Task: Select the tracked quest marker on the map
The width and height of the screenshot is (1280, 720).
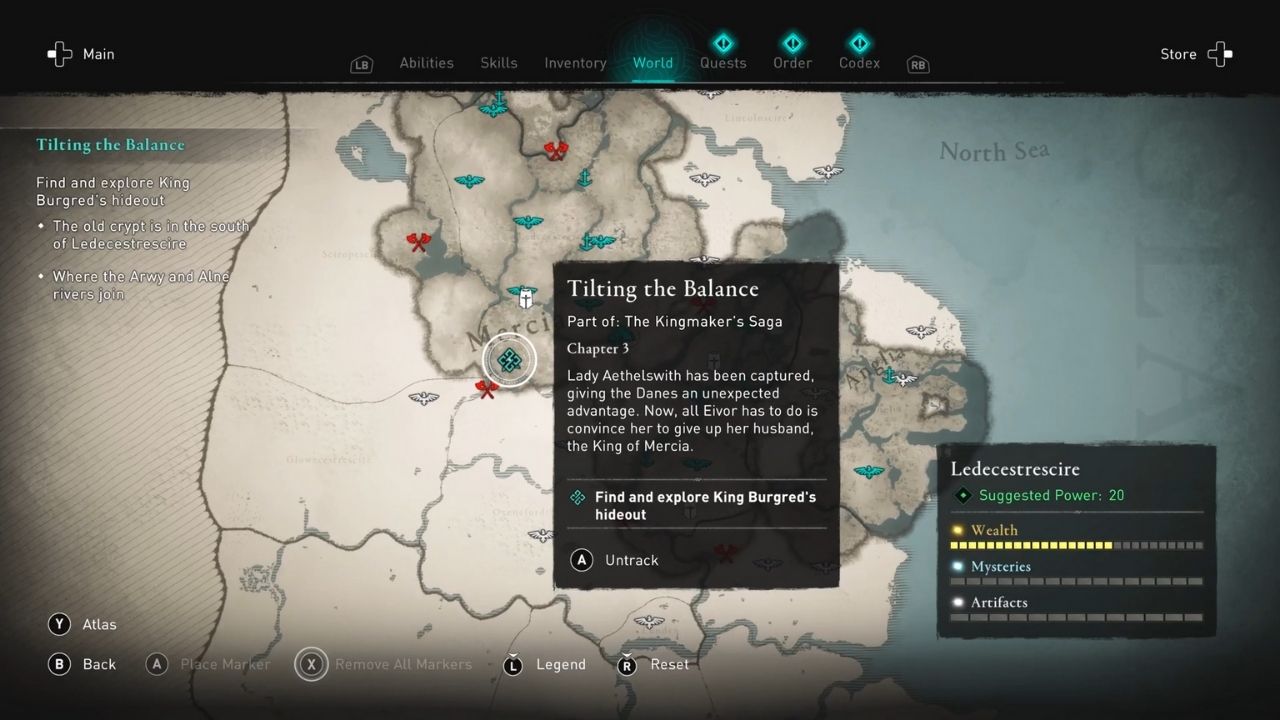Action: pos(510,360)
